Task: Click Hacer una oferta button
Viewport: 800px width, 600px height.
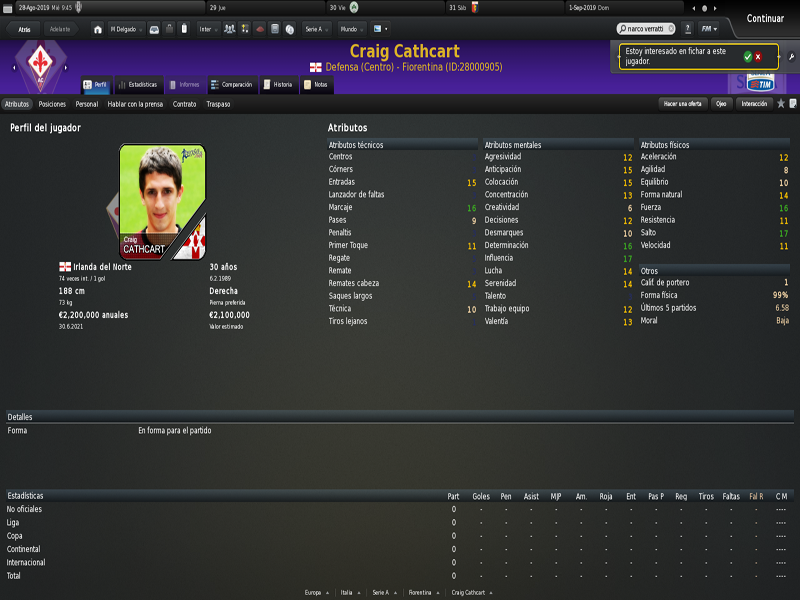Action: click(x=683, y=103)
